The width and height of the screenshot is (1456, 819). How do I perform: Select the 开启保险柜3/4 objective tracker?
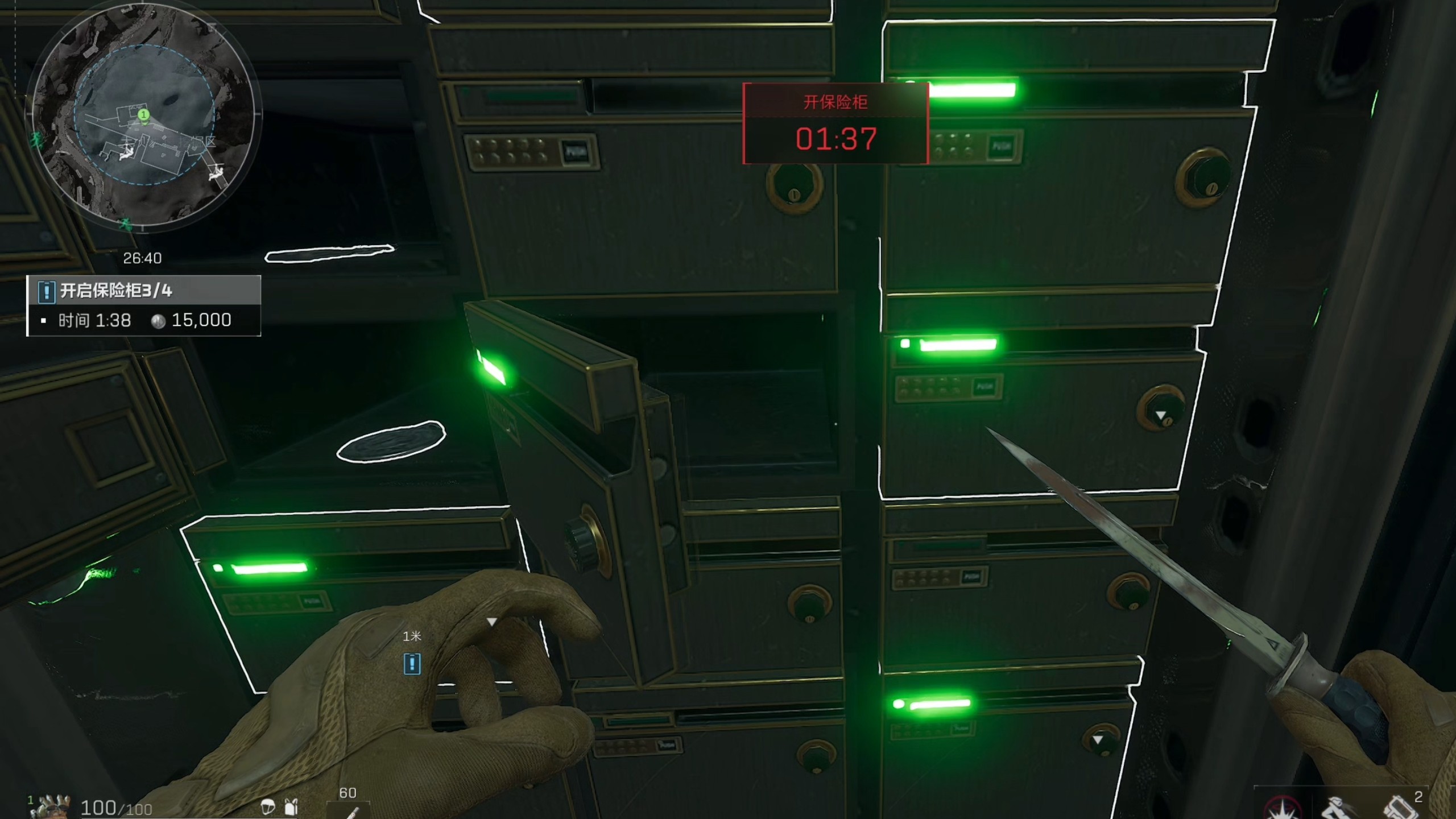click(144, 291)
